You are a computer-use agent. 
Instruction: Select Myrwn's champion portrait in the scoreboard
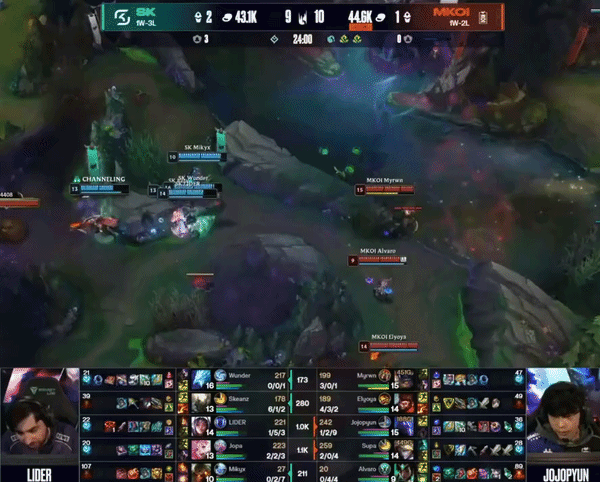click(407, 379)
